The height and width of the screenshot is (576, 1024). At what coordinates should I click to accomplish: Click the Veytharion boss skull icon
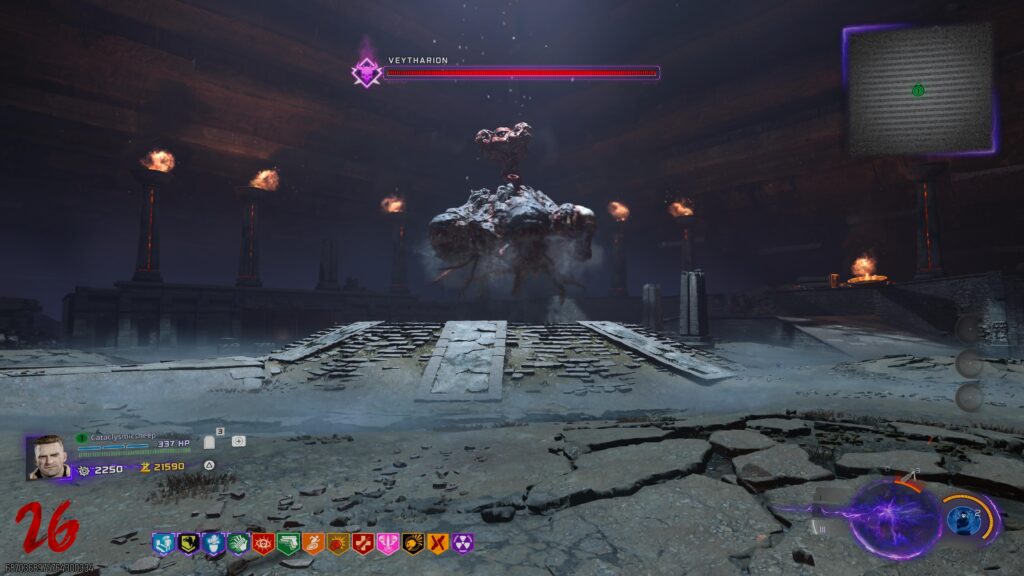coord(367,71)
